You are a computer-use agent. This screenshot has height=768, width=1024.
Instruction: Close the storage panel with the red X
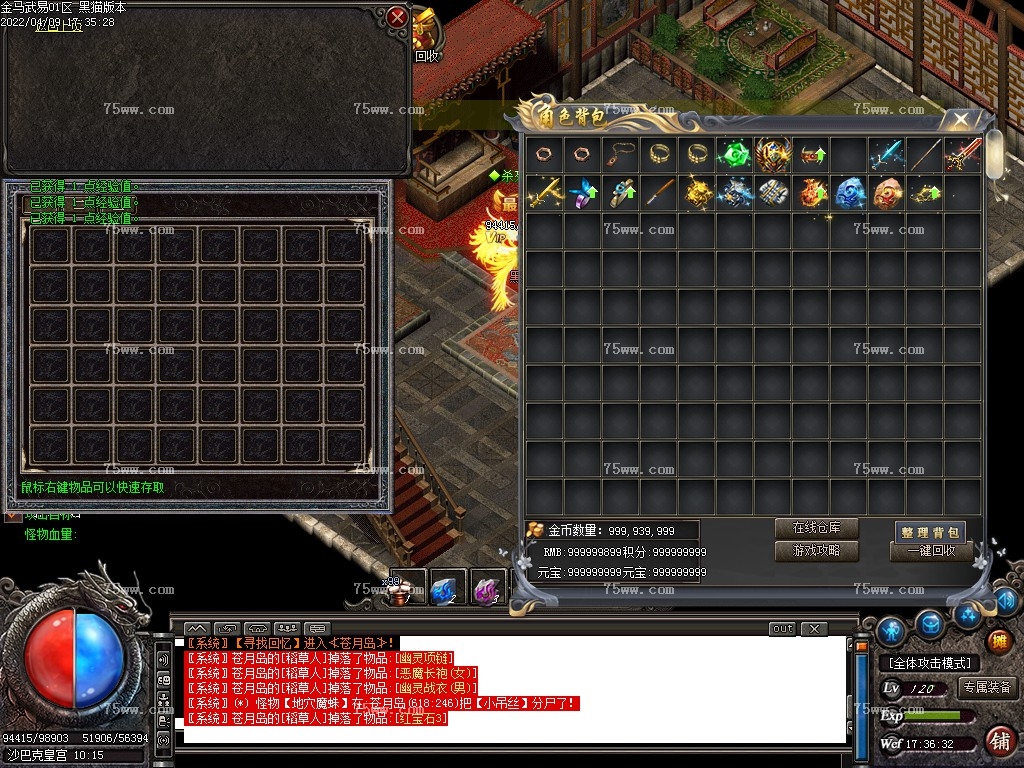pyautogui.click(x=398, y=17)
